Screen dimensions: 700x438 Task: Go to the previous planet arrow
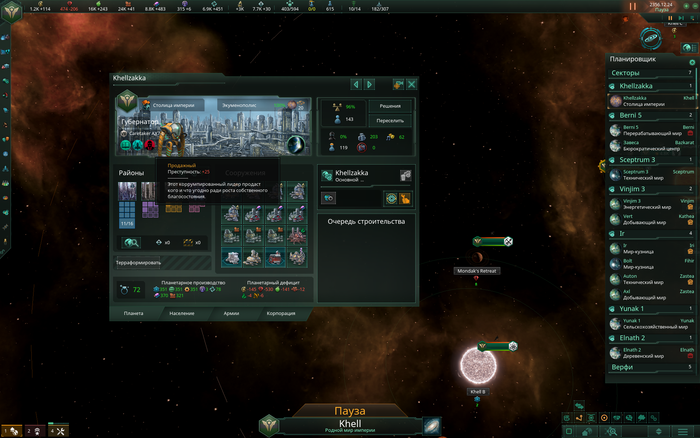355,84
